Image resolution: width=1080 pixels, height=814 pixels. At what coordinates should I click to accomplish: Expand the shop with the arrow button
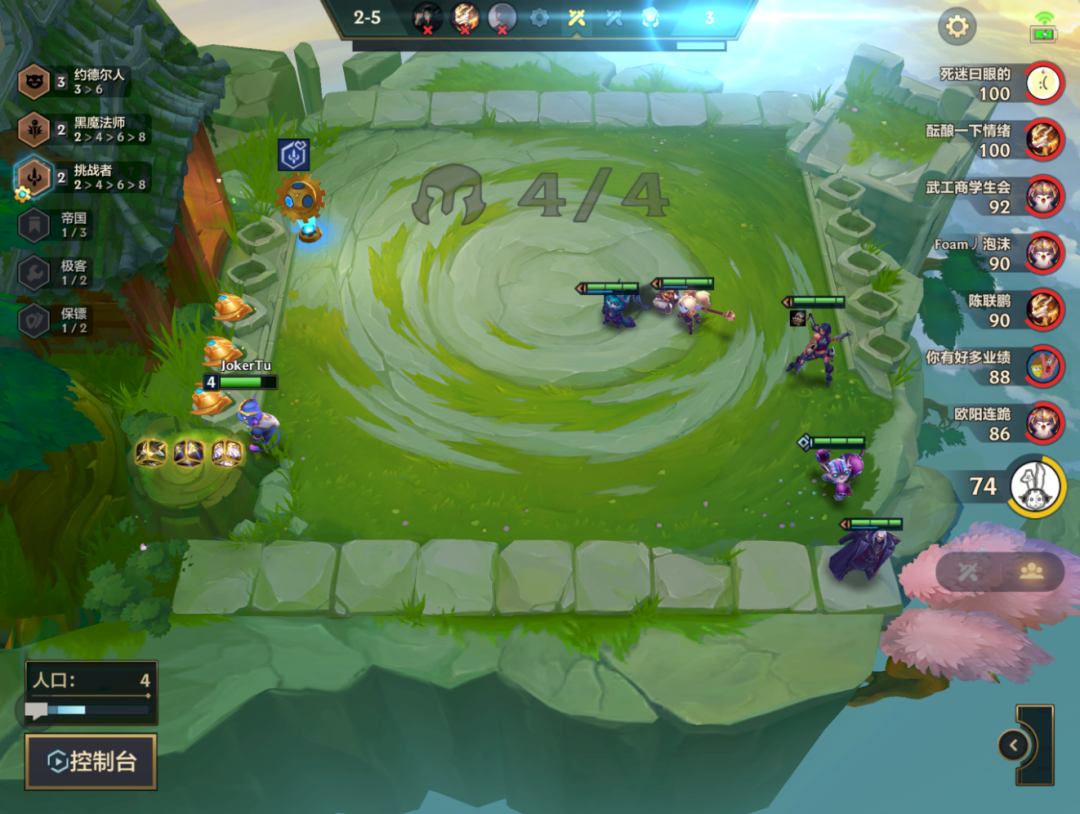click(1014, 745)
